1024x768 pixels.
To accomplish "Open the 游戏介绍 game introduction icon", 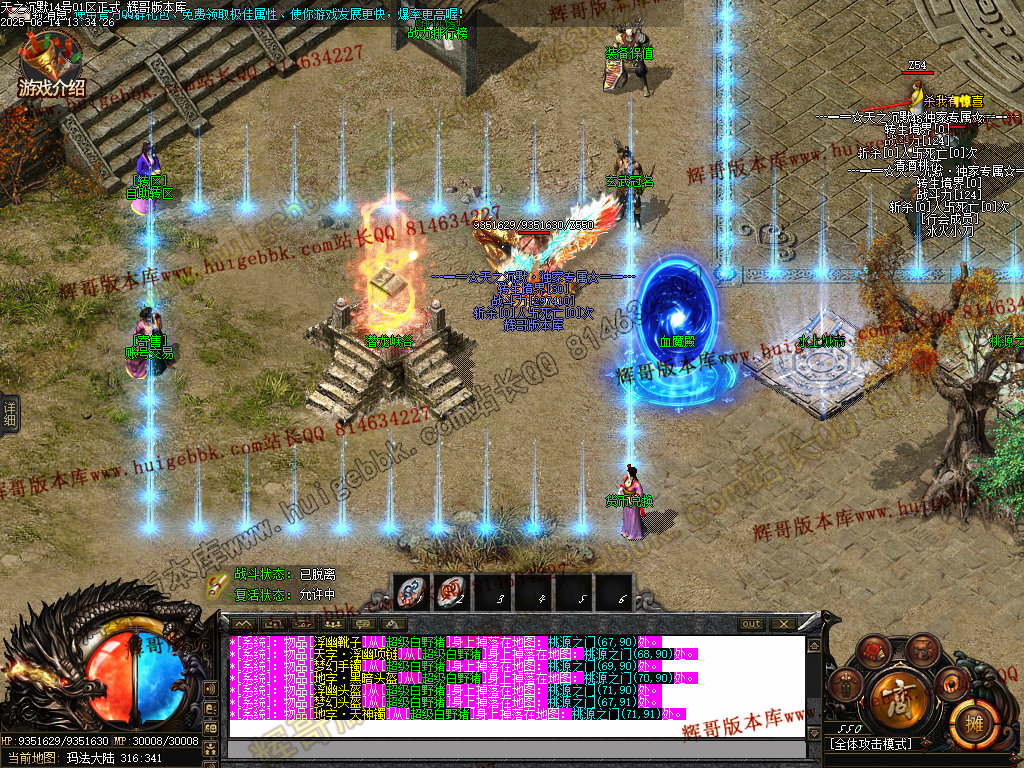I will (x=50, y=66).
